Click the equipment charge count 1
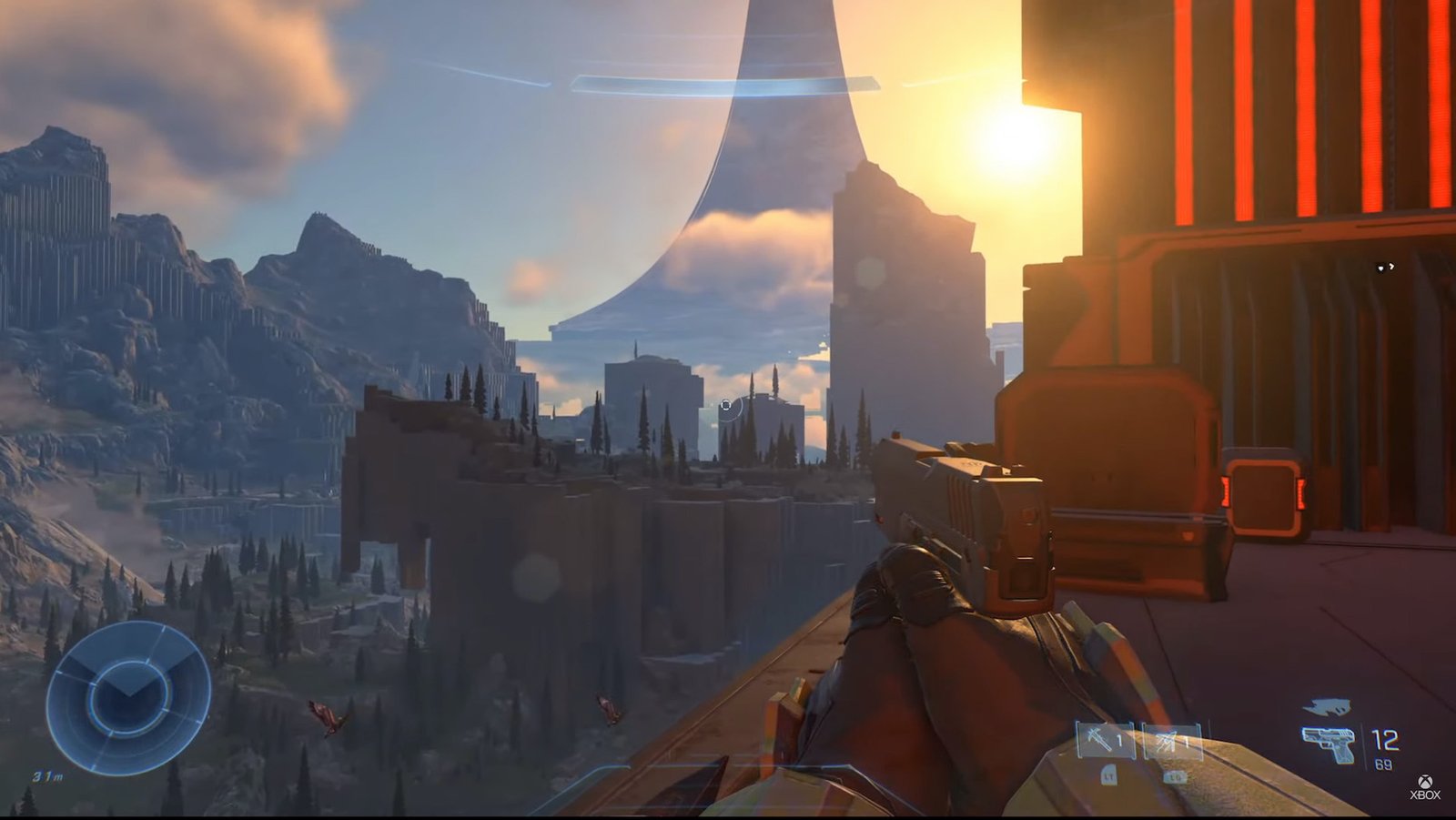Image resolution: width=1456 pixels, height=820 pixels. [x=1188, y=742]
